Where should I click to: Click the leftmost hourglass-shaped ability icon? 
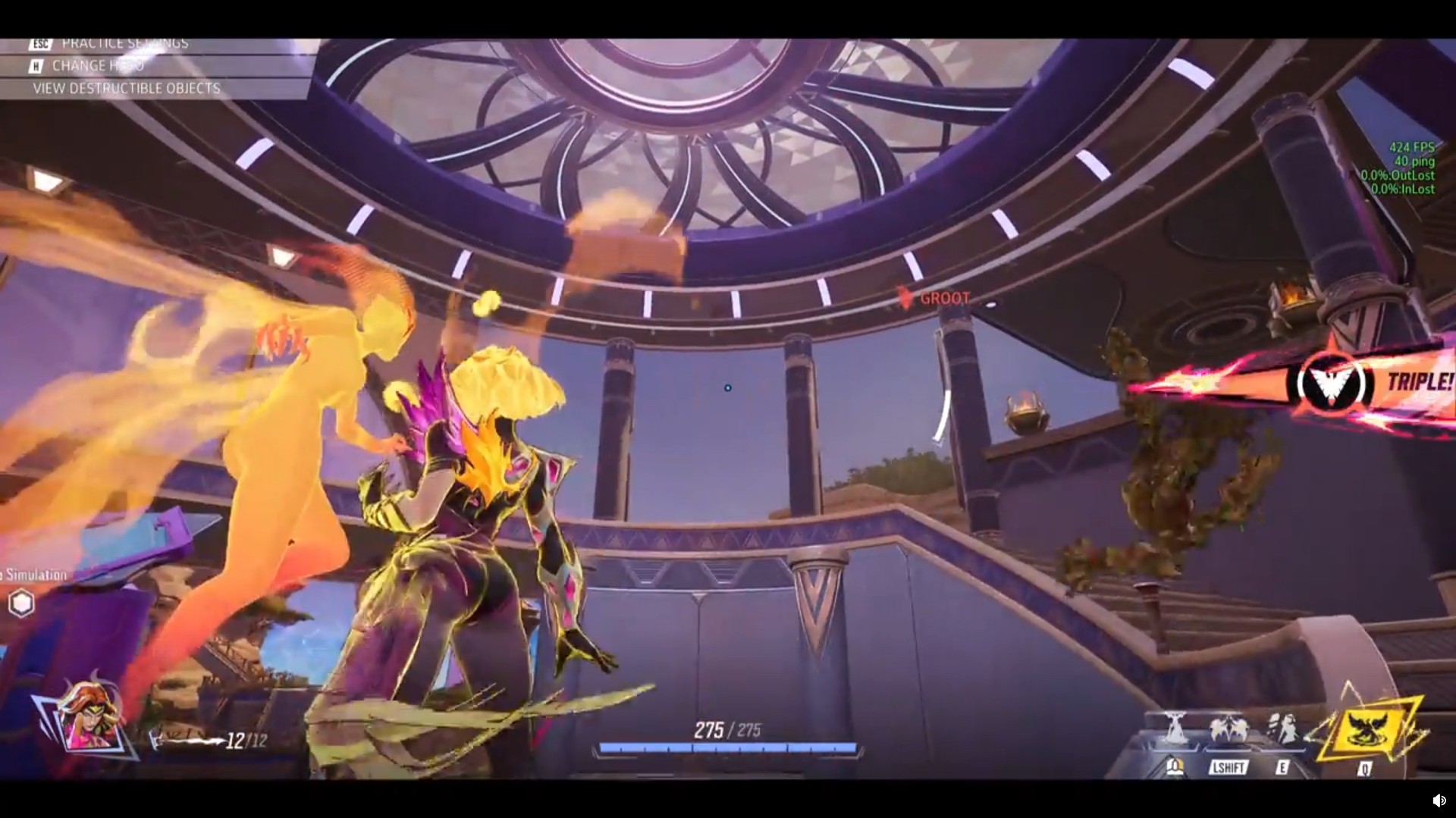1175,729
